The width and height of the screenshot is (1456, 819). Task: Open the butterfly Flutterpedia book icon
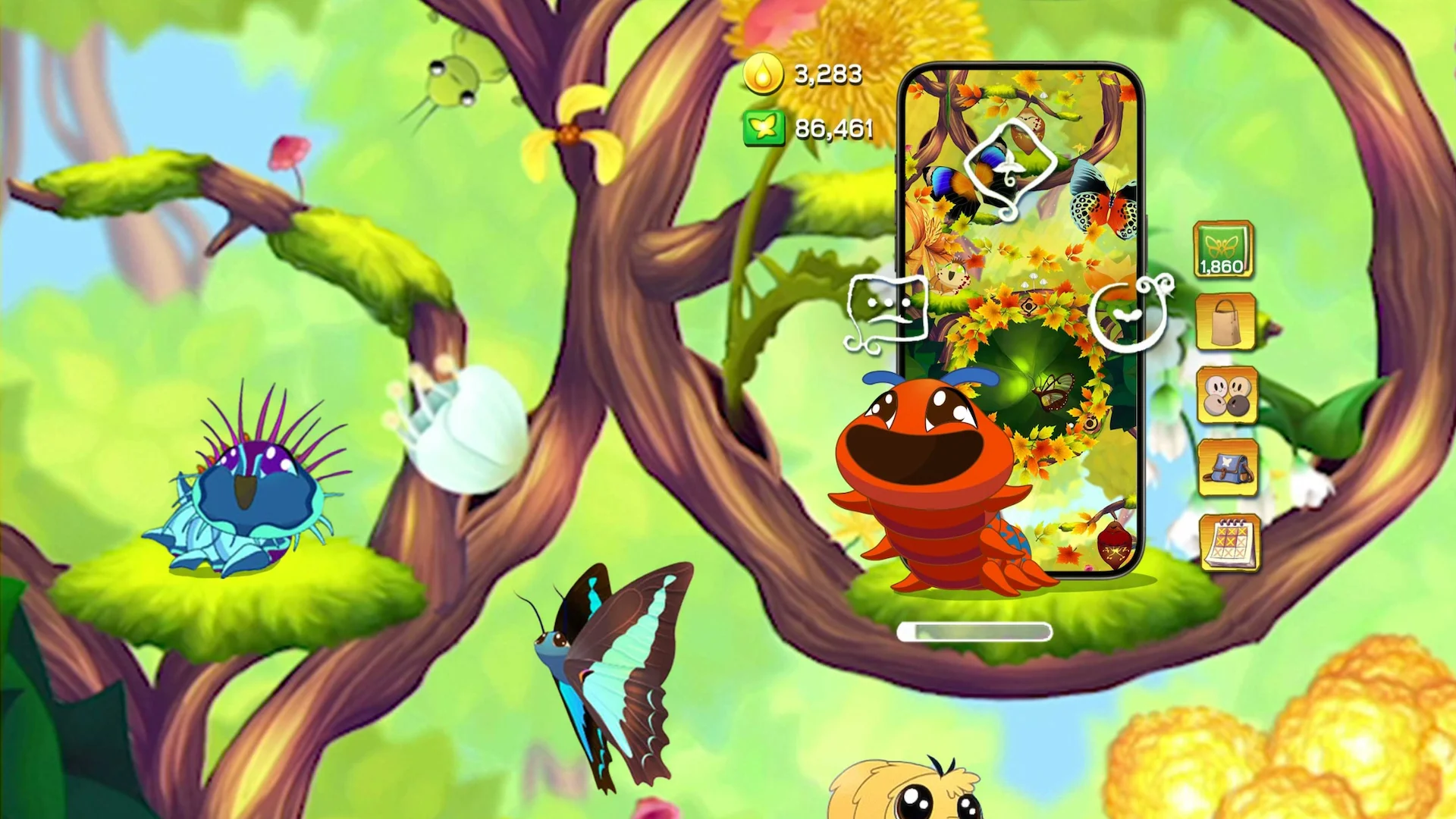(1222, 249)
